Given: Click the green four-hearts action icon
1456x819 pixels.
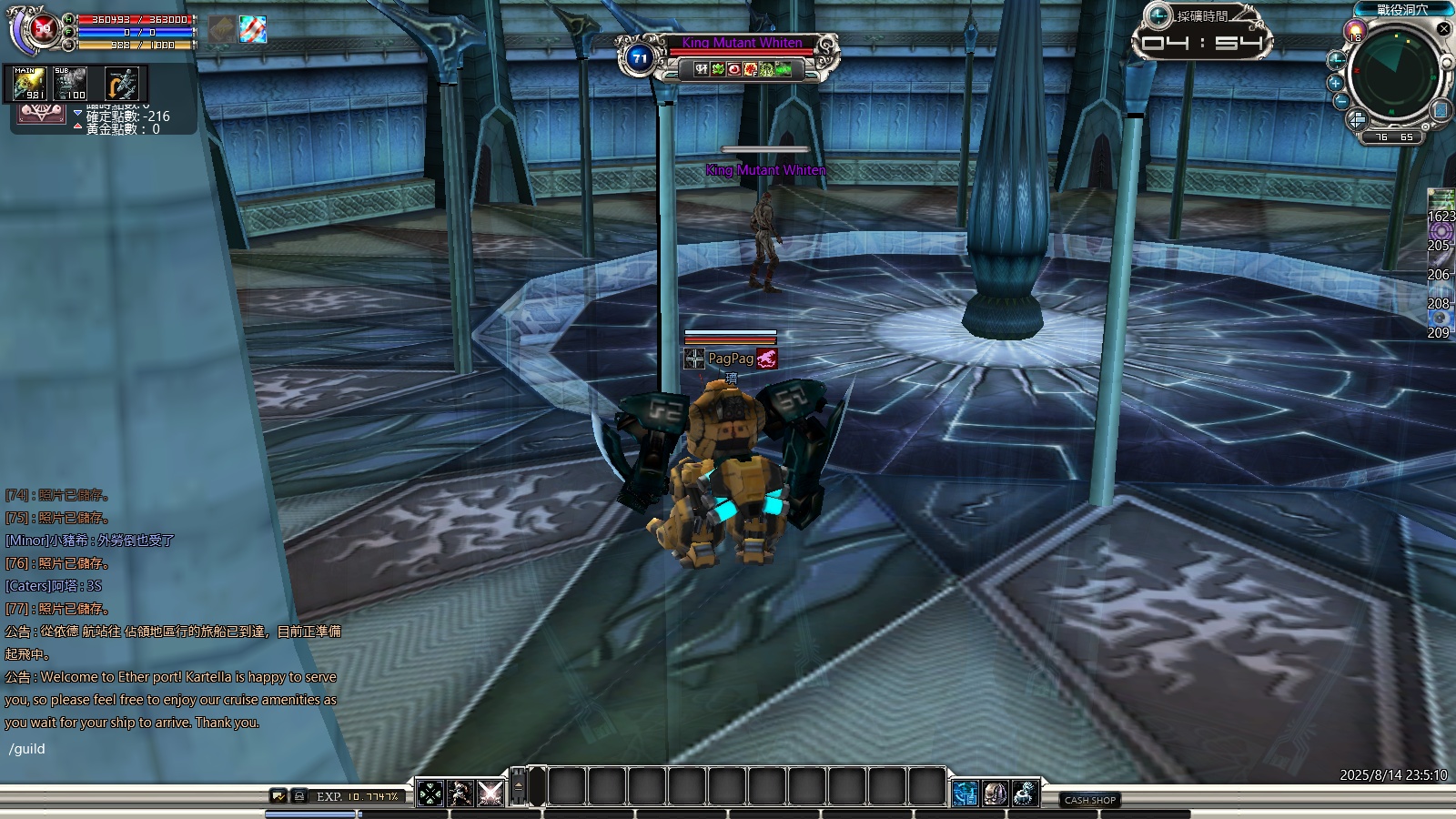Looking at the screenshot, I should pyautogui.click(x=430, y=794).
